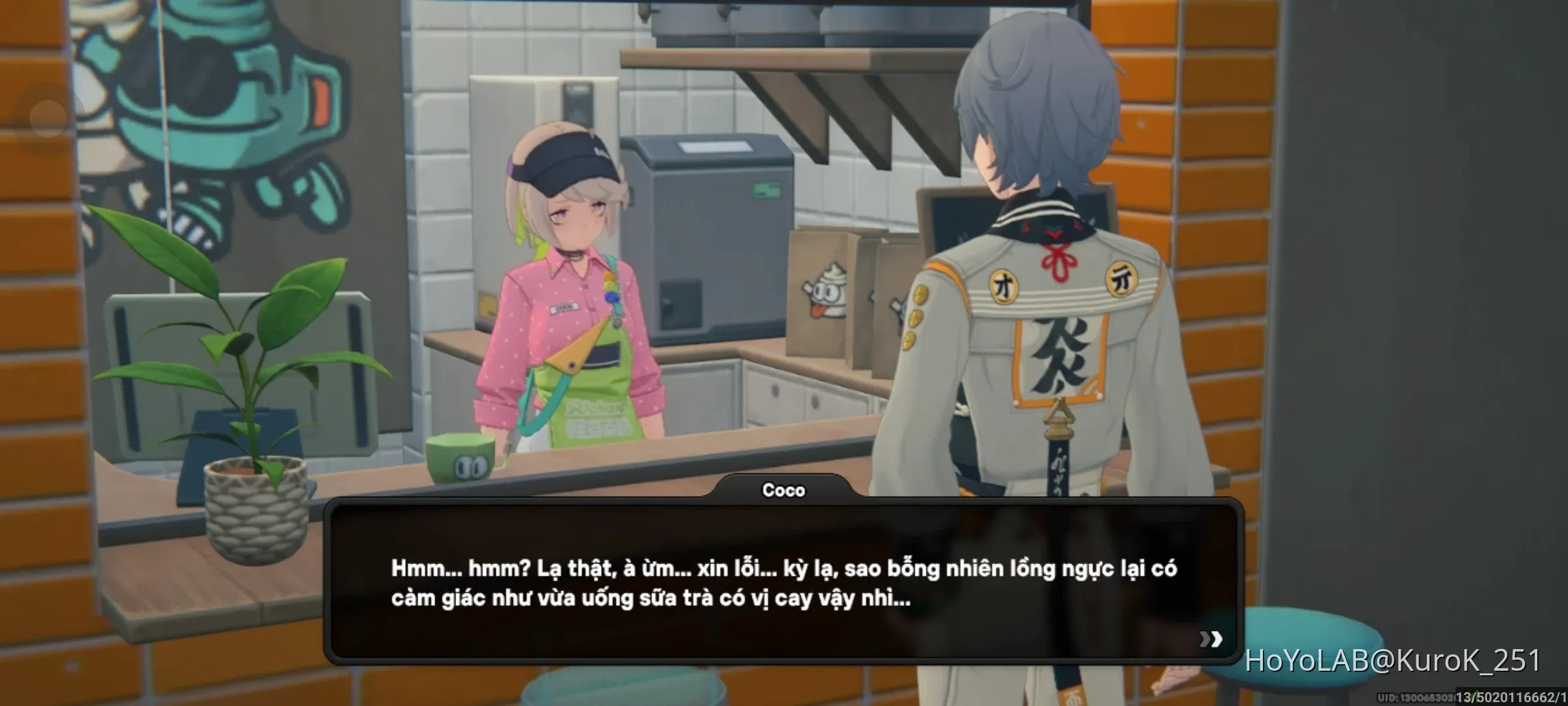Select the Coco nameplate above the dialogue box
The width and height of the screenshot is (1568, 706).
click(x=785, y=491)
